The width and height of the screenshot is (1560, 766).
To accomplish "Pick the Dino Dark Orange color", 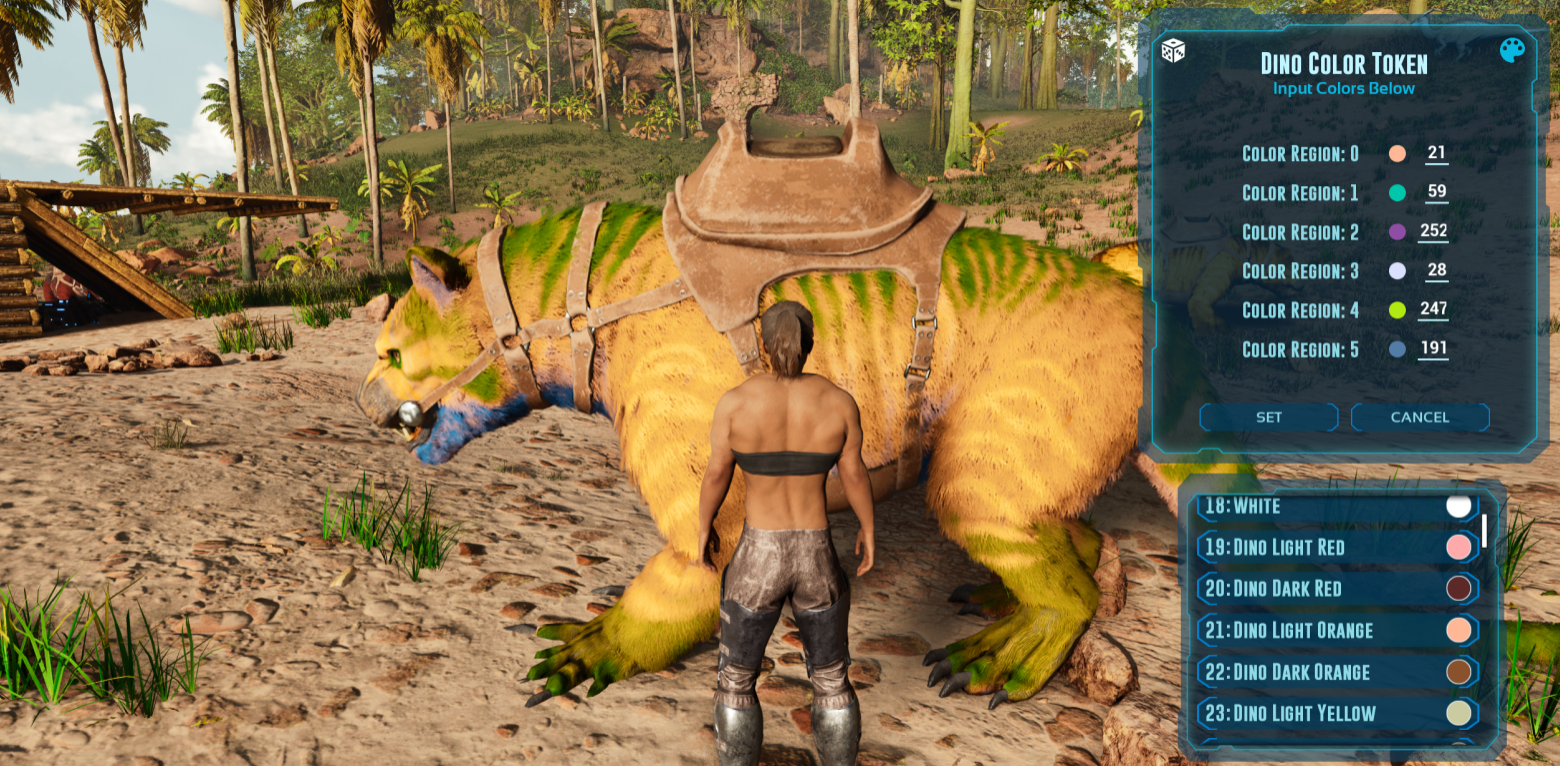I will (x=1337, y=672).
